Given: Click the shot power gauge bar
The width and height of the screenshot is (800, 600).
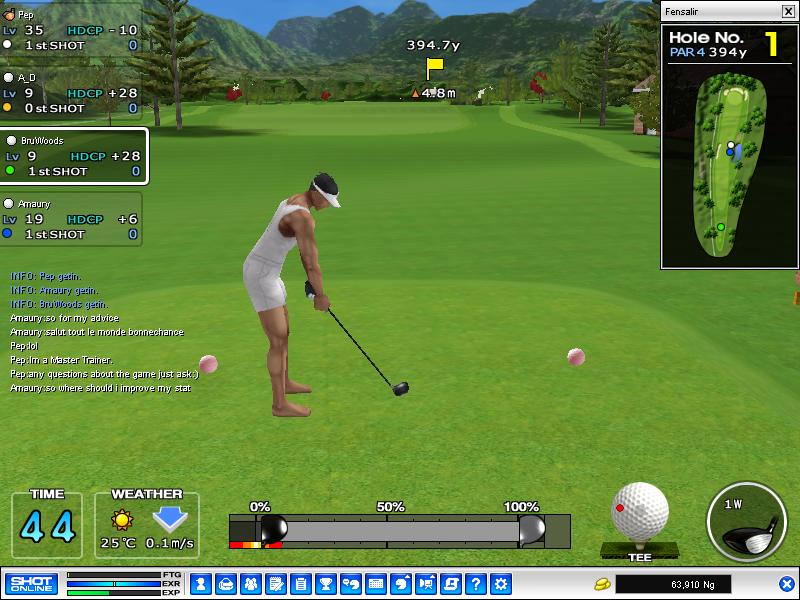Looking at the screenshot, I should tap(400, 530).
